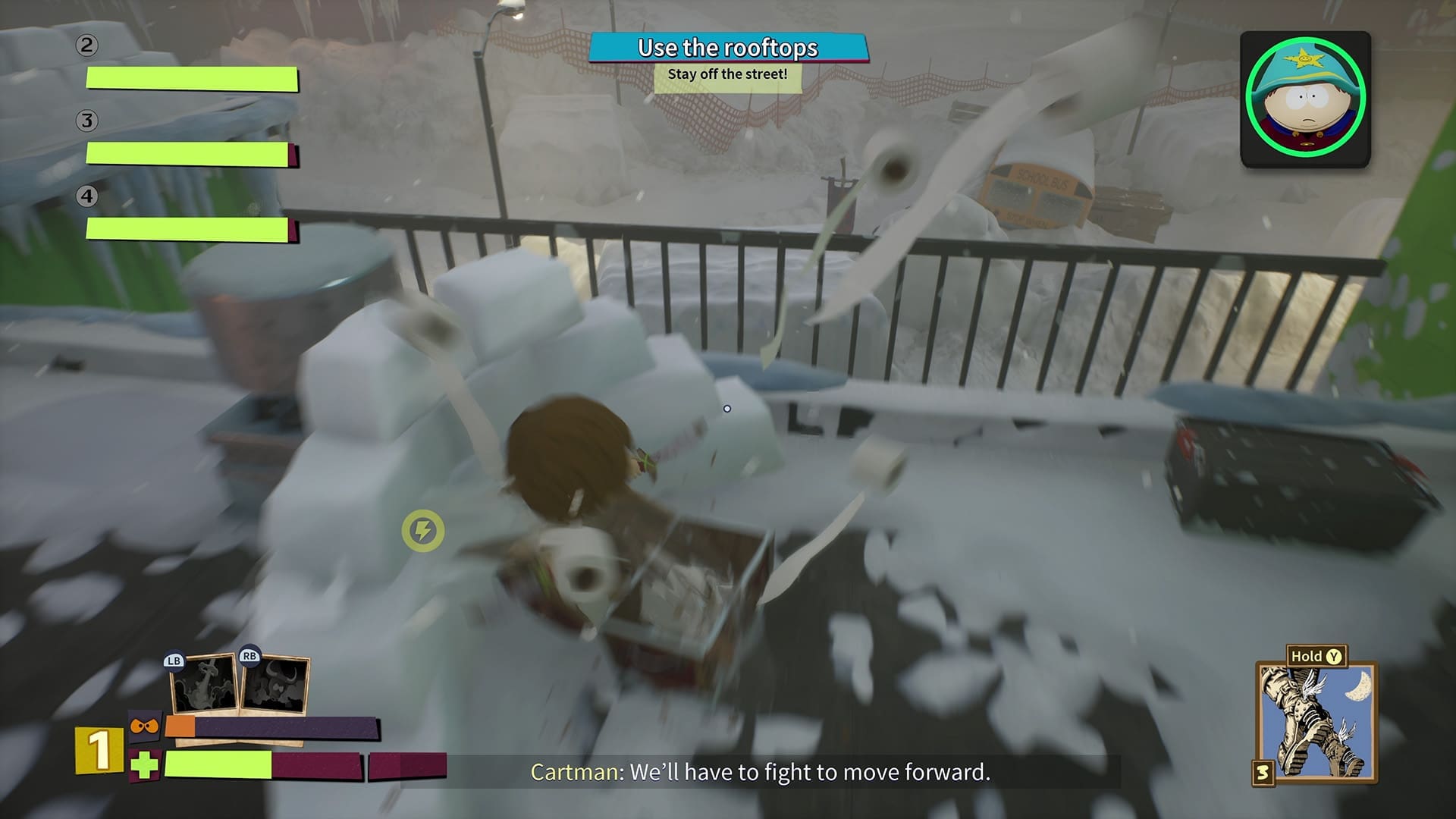The width and height of the screenshot is (1456, 819).
Task: Click the orange angry eyes icon
Action: coord(144,726)
